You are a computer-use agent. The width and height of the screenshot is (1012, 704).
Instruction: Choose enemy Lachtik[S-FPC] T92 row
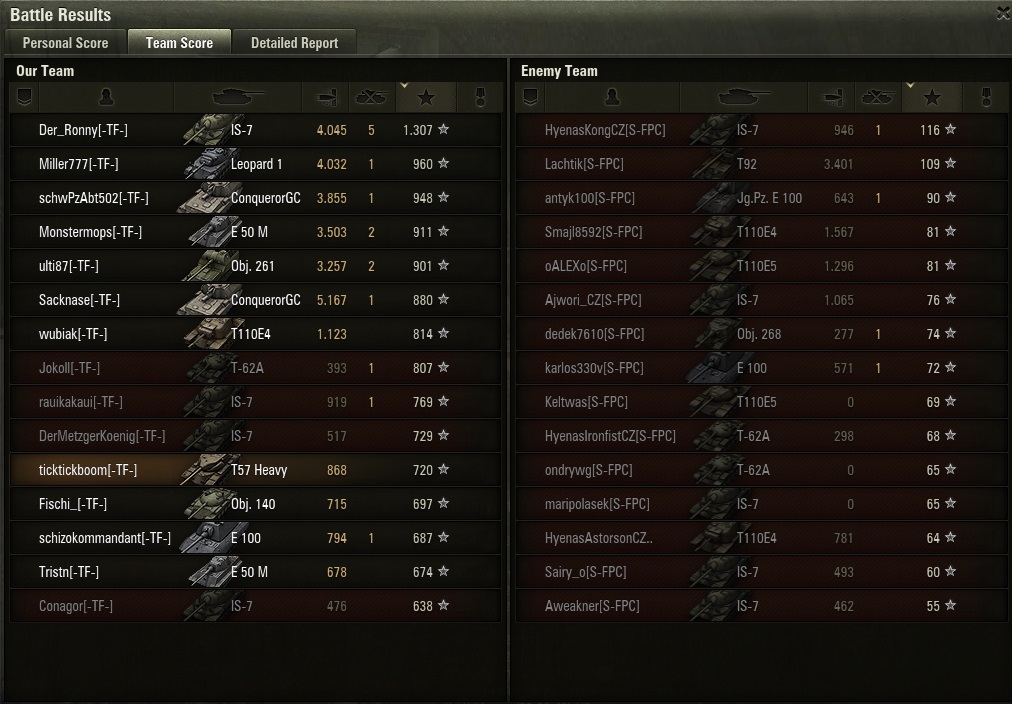(x=584, y=164)
